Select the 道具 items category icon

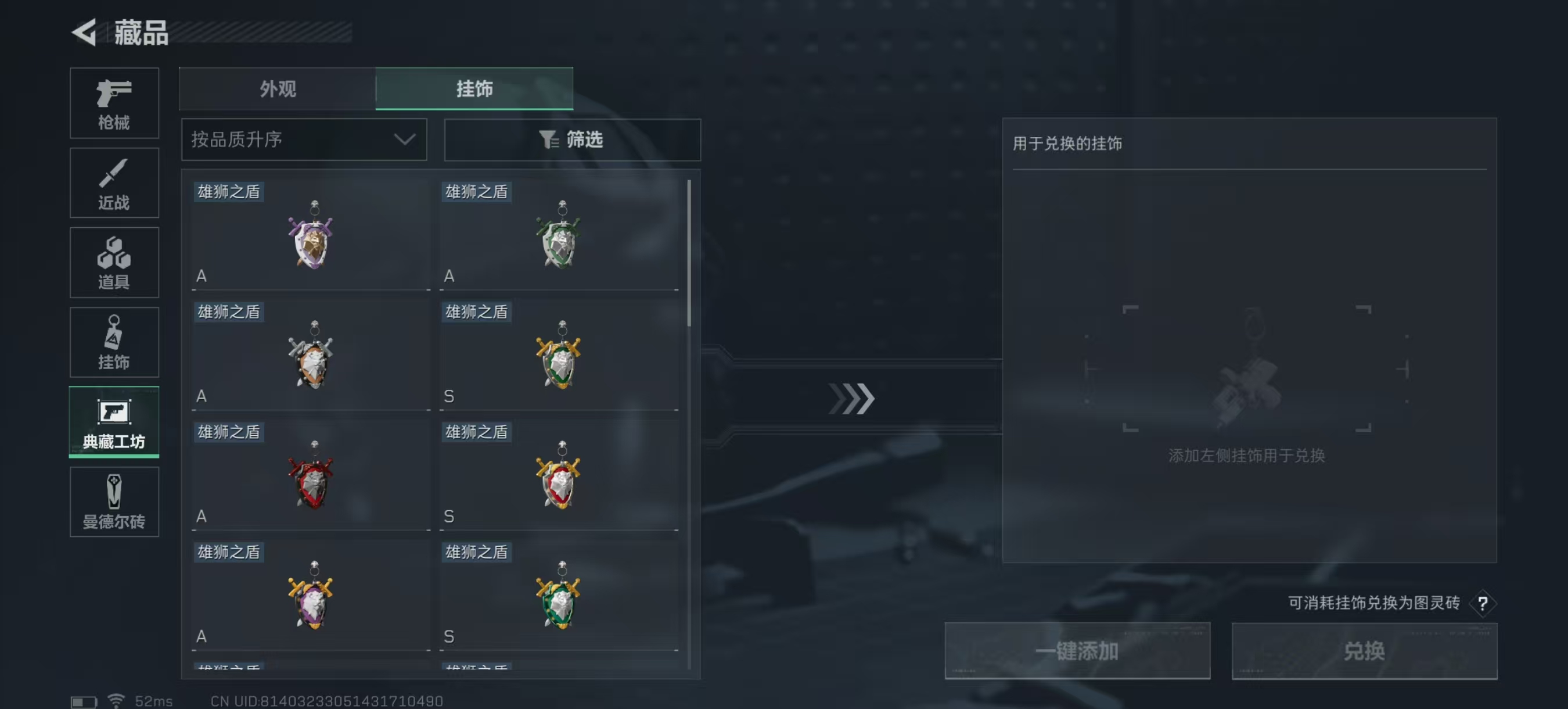pos(114,262)
